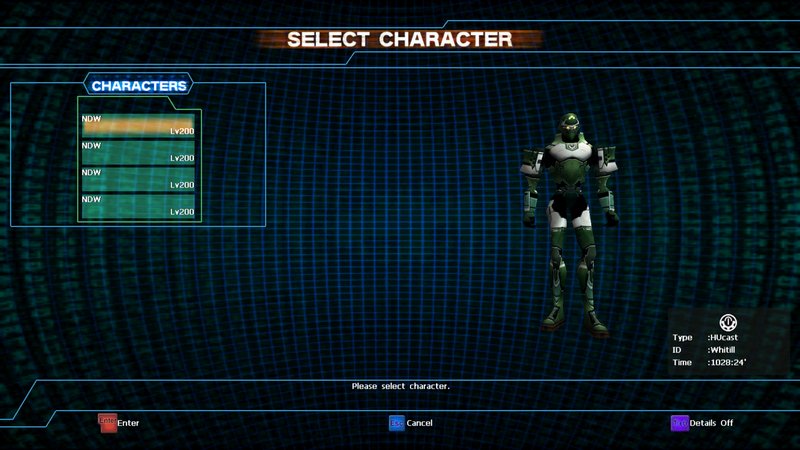The height and width of the screenshot is (450, 800).
Task: Select the highlighted NDW Lv200 character
Action: pos(138,125)
